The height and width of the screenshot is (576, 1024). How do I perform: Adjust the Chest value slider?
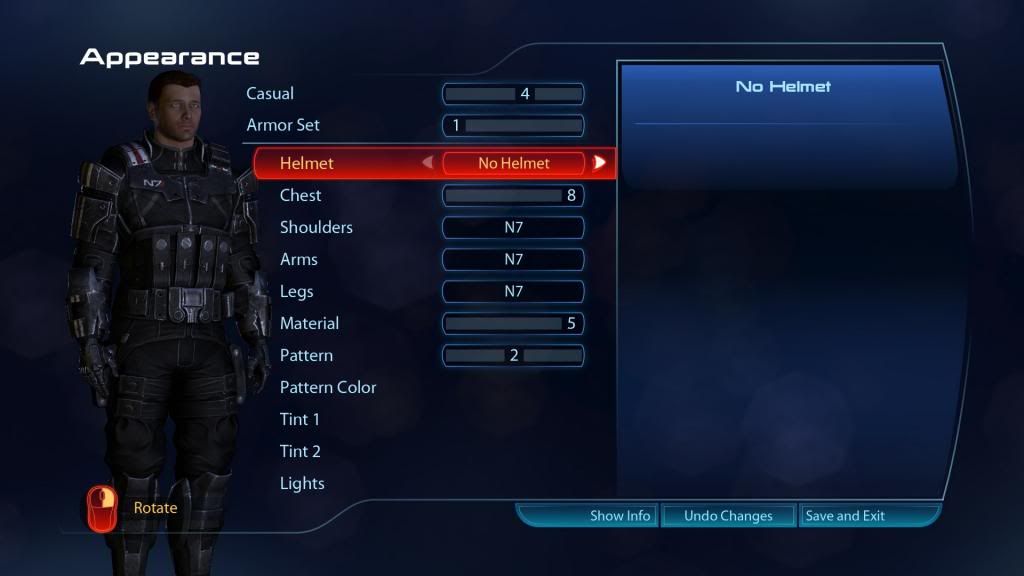pos(513,195)
